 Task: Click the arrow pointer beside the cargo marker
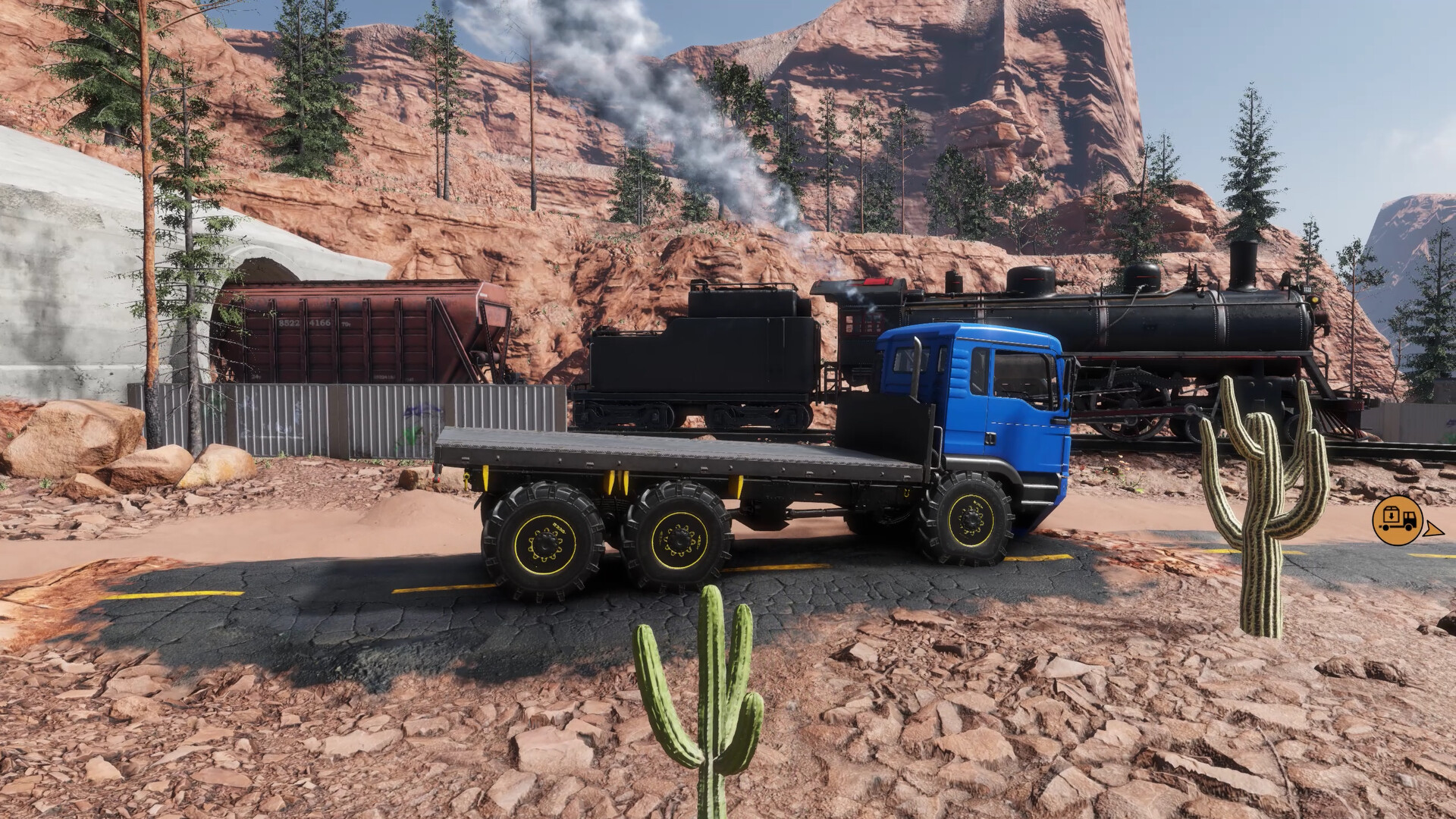(1433, 529)
